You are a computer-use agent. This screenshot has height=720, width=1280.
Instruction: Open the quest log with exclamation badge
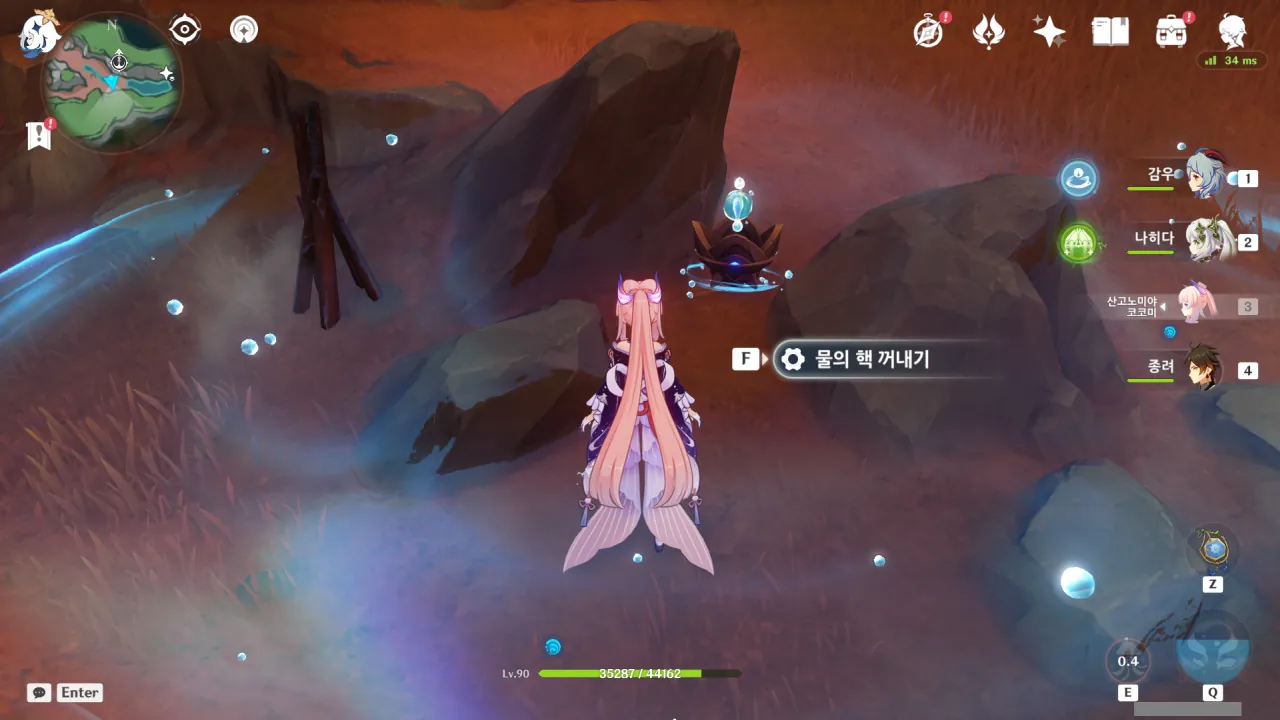[39, 135]
